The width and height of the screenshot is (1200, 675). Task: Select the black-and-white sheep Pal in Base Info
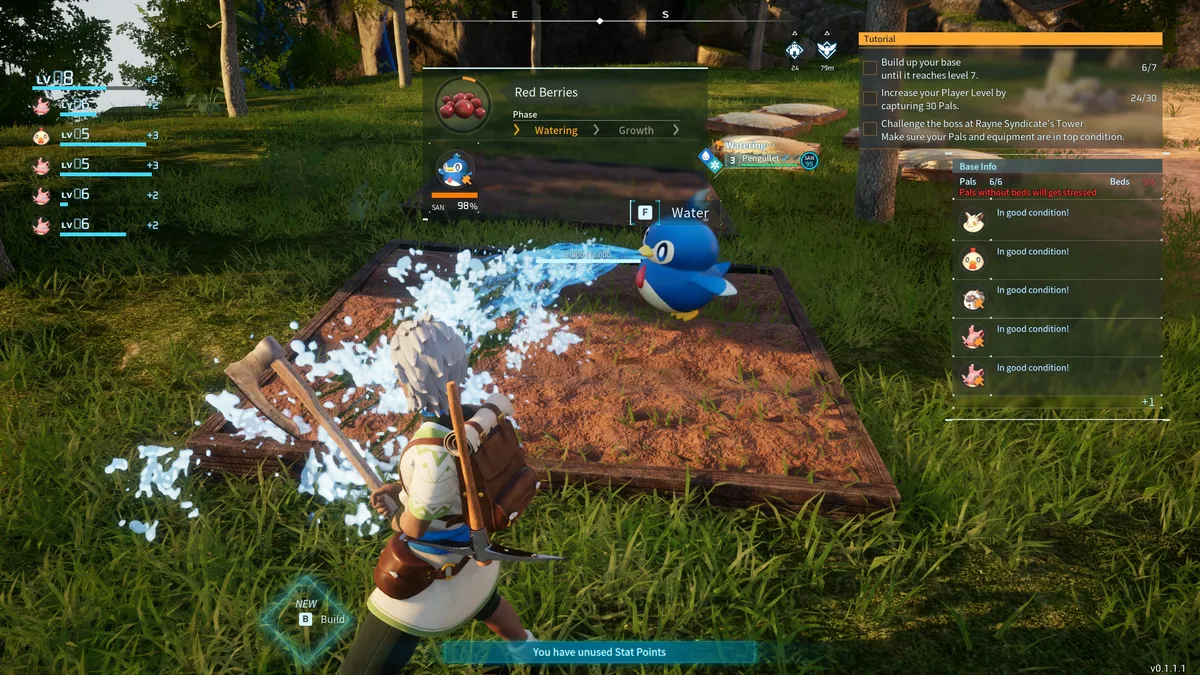[973, 299]
